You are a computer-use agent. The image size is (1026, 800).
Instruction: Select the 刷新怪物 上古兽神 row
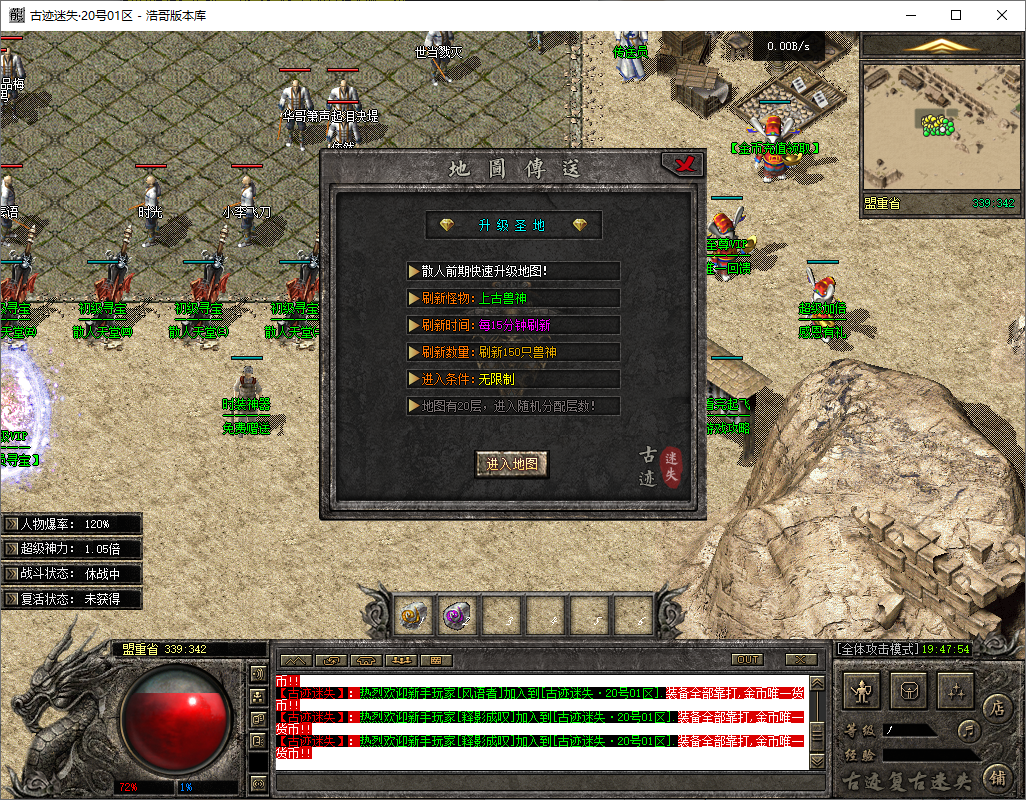click(514, 298)
